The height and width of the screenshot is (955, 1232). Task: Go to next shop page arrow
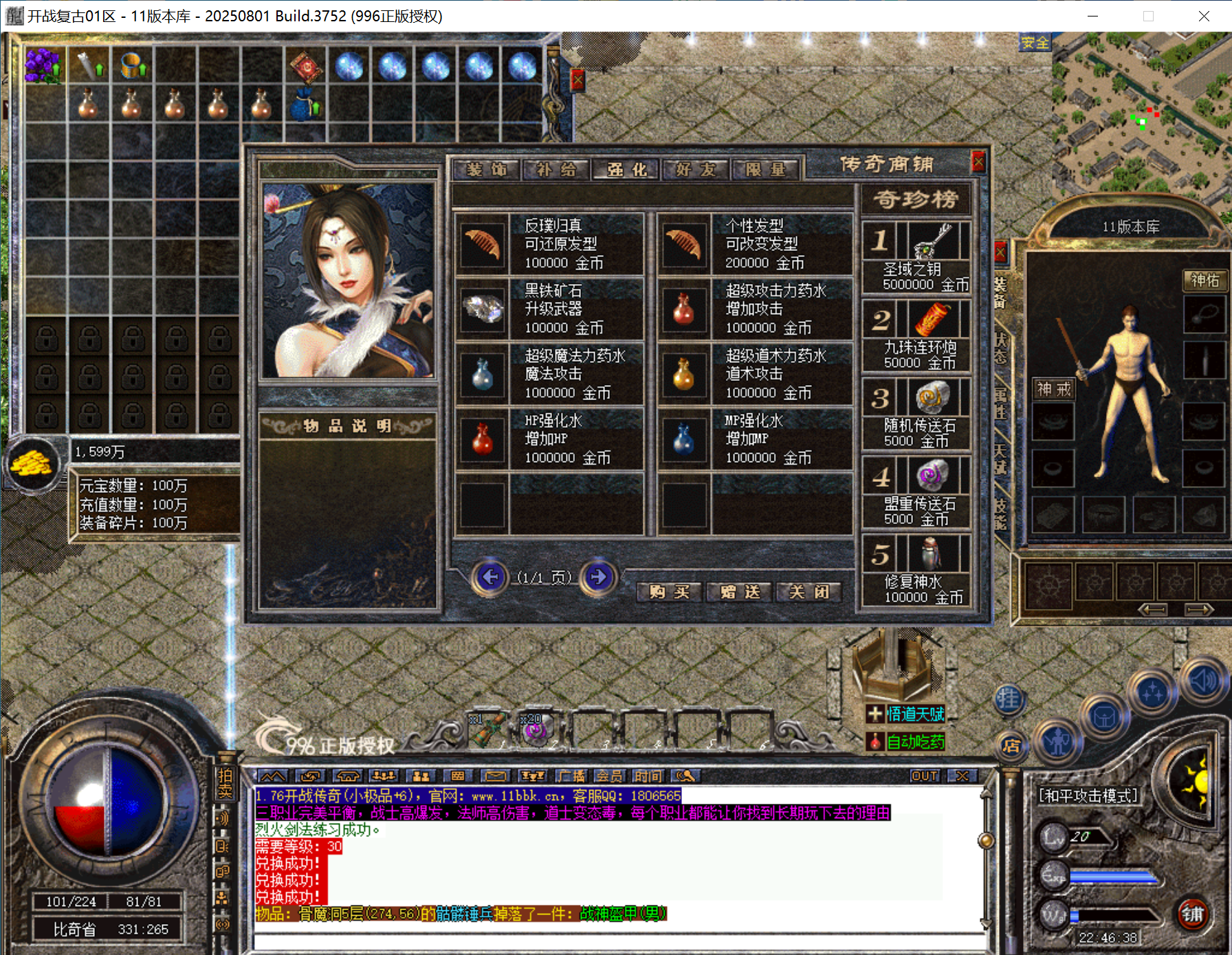[x=597, y=577]
